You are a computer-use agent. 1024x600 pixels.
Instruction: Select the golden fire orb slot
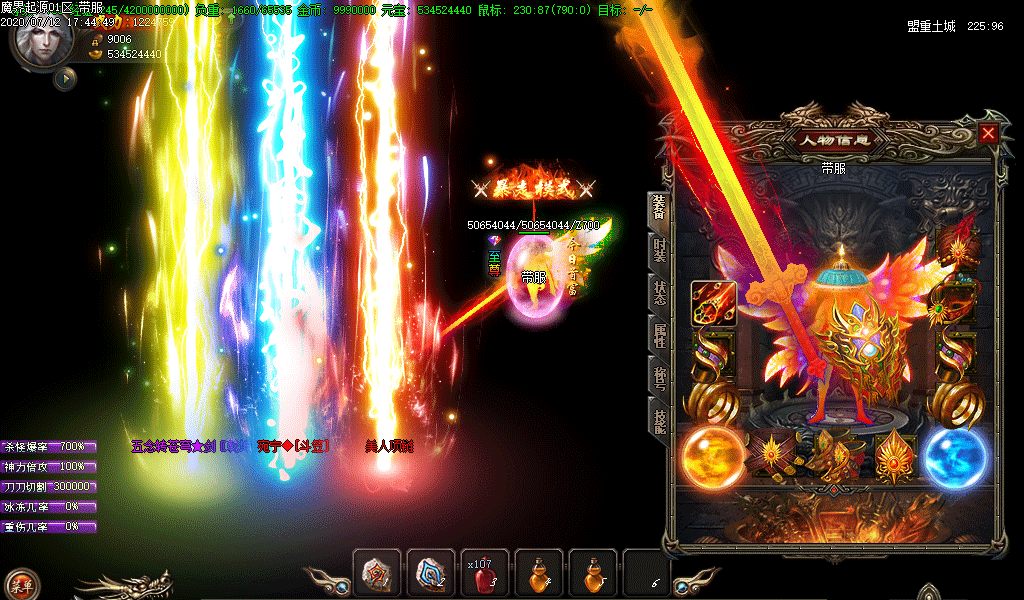pos(712,458)
